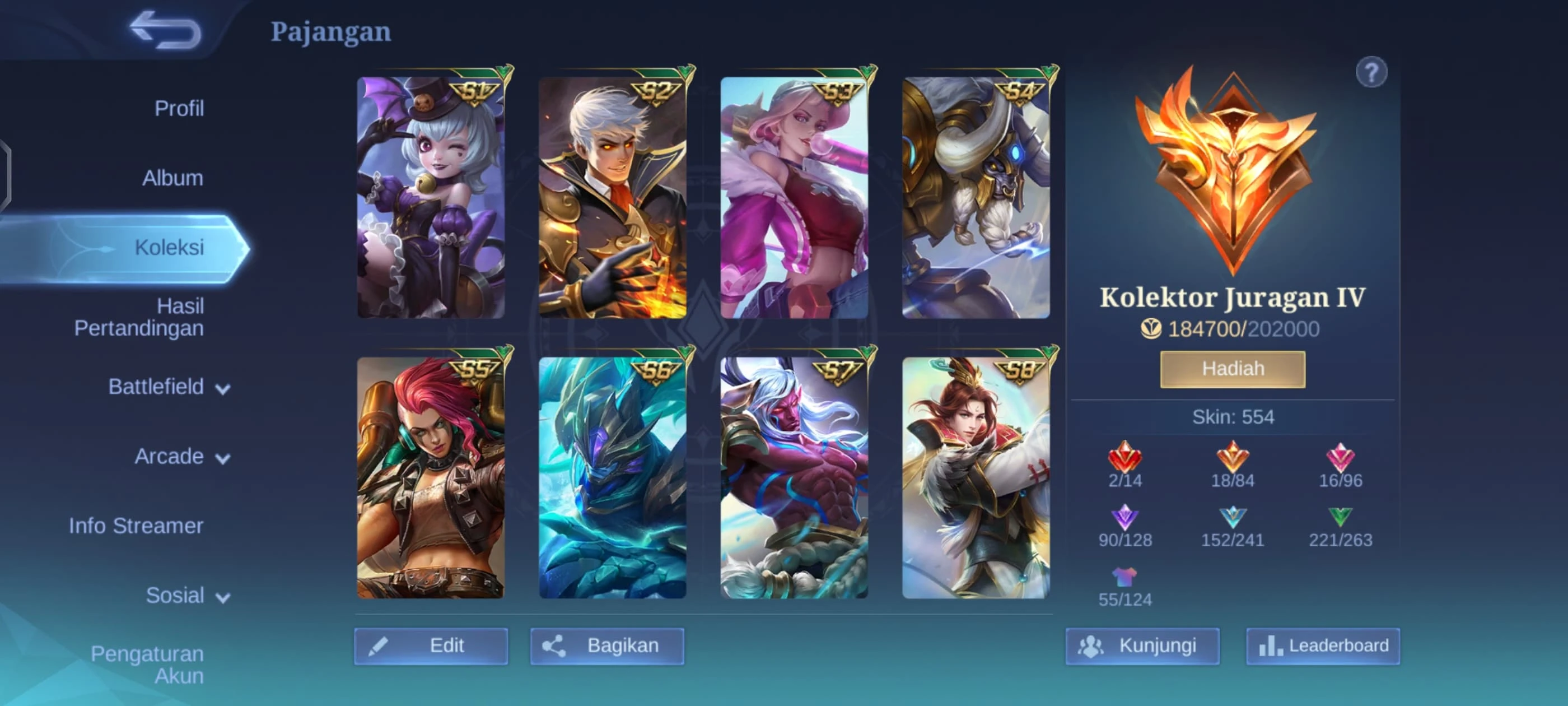Go back using the return arrow

pyautogui.click(x=166, y=30)
